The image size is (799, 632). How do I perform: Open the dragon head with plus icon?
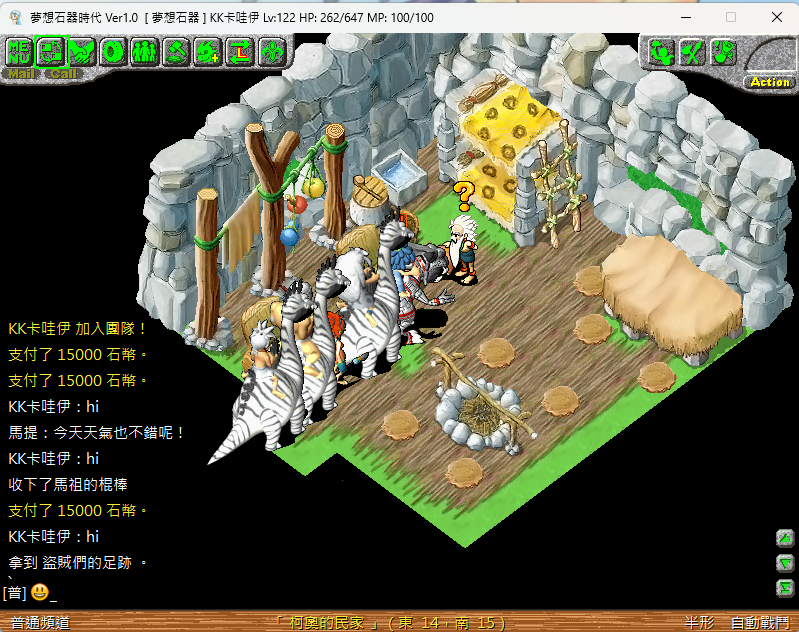click(208, 50)
